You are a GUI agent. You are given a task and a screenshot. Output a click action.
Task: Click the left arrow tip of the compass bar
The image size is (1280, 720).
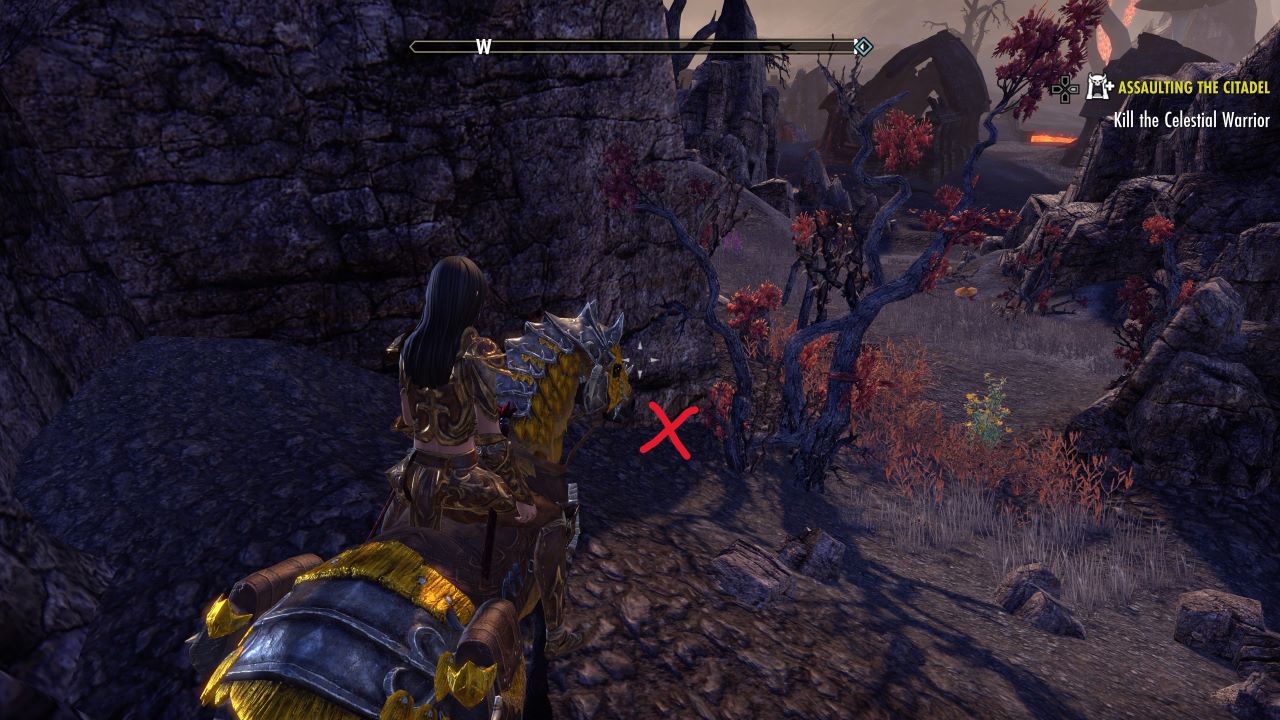pos(411,44)
